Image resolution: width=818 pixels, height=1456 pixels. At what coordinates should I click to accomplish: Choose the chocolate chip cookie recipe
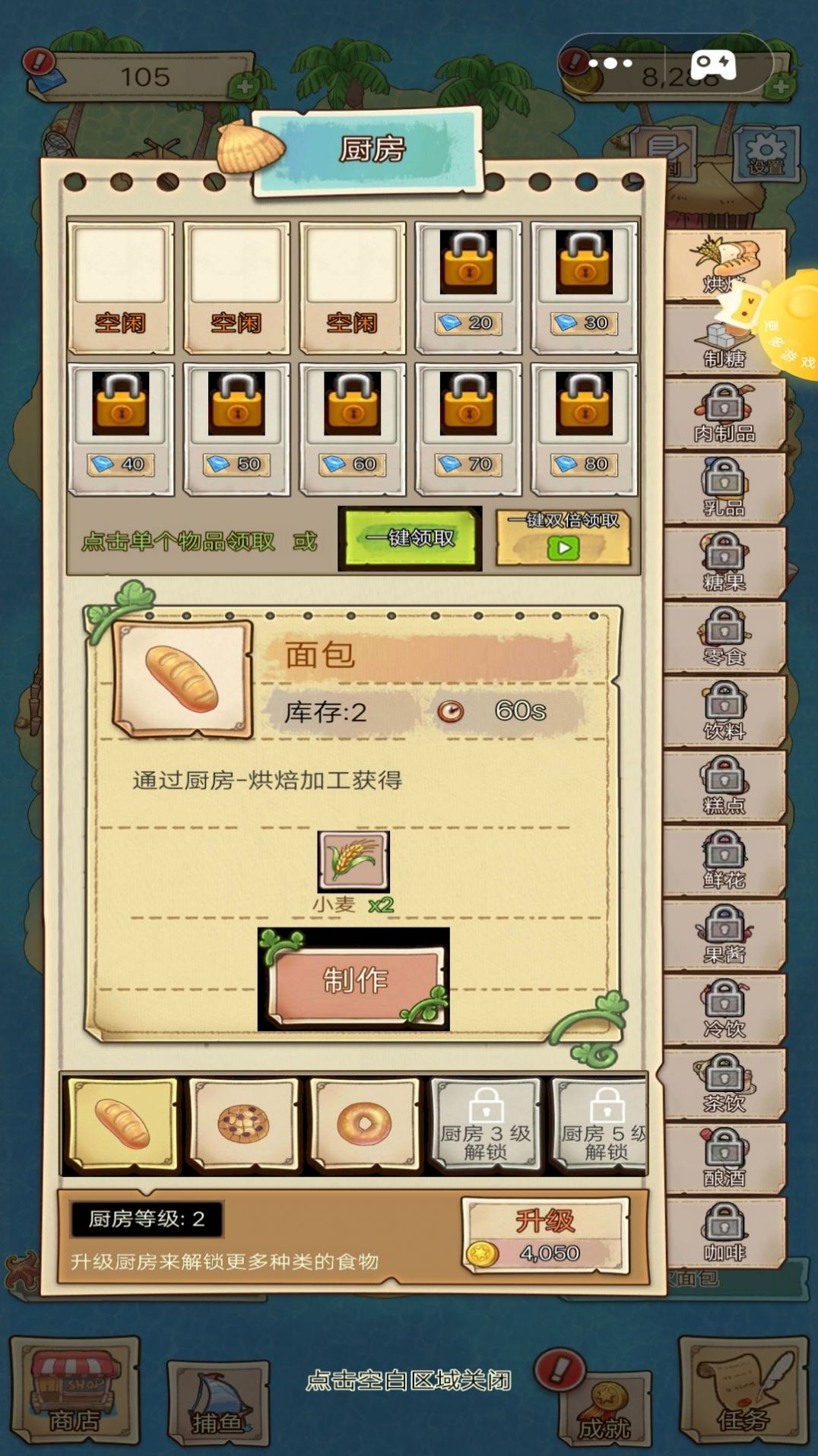pyautogui.click(x=243, y=1125)
